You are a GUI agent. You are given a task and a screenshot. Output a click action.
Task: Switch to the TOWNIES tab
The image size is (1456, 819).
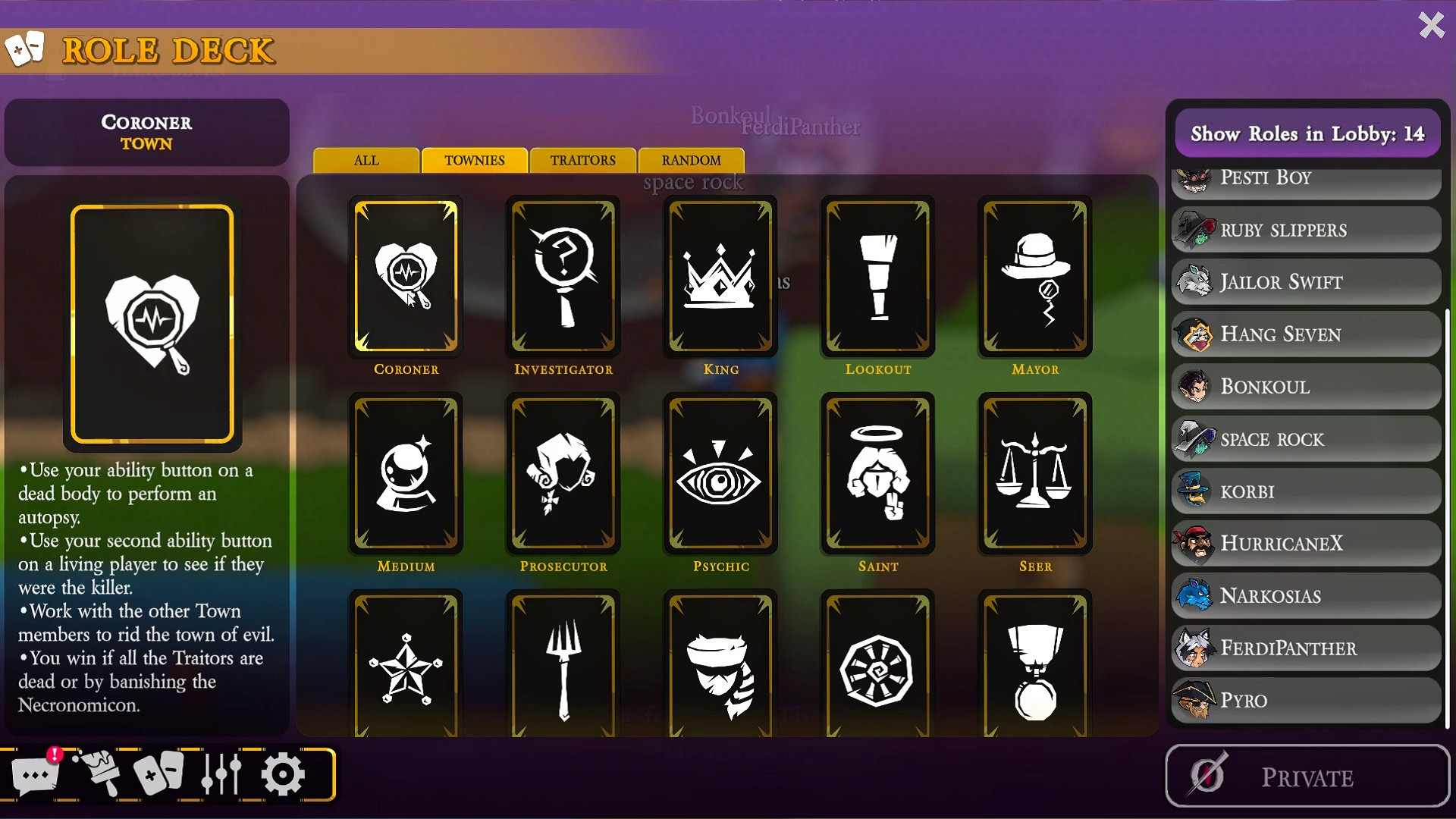coord(474,160)
